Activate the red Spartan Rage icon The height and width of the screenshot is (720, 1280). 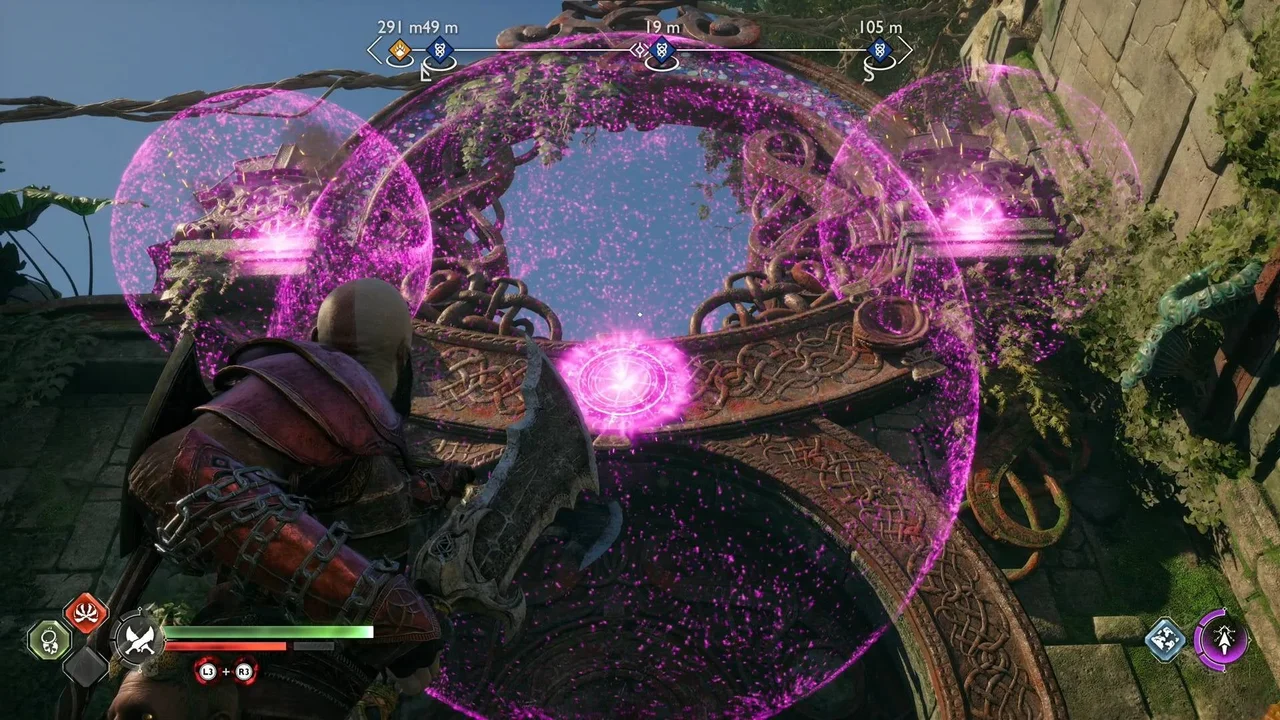click(x=84, y=611)
